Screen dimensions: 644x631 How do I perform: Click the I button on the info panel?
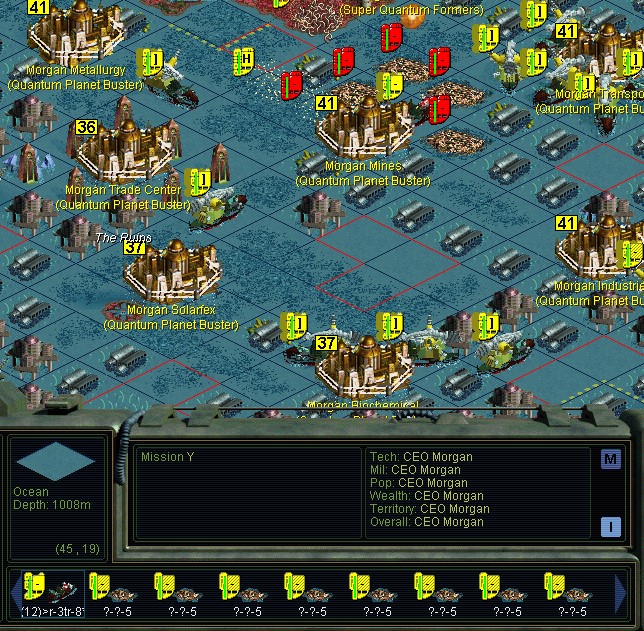click(611, 527)
